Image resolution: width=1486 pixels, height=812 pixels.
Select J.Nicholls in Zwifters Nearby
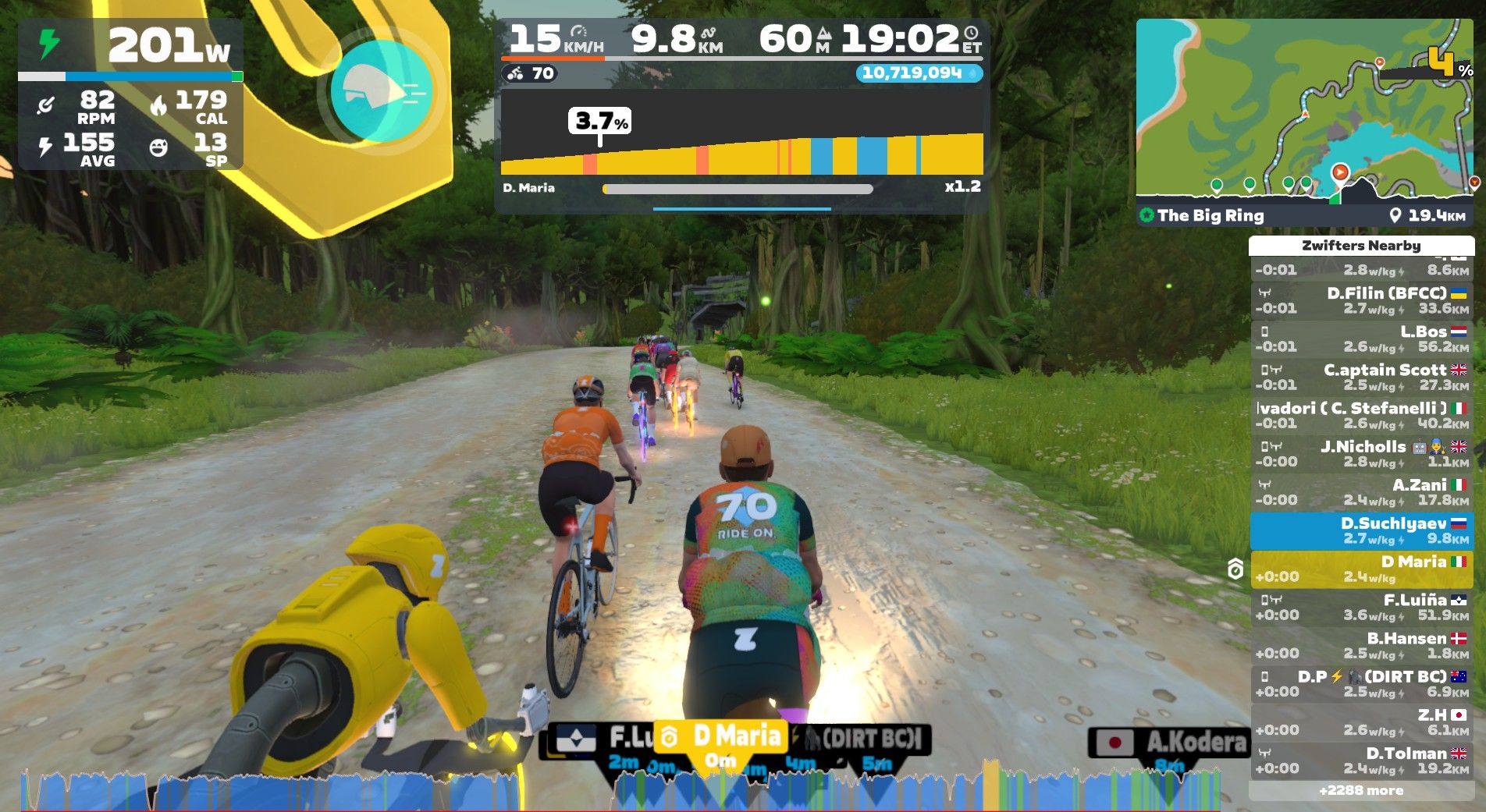1361,453
